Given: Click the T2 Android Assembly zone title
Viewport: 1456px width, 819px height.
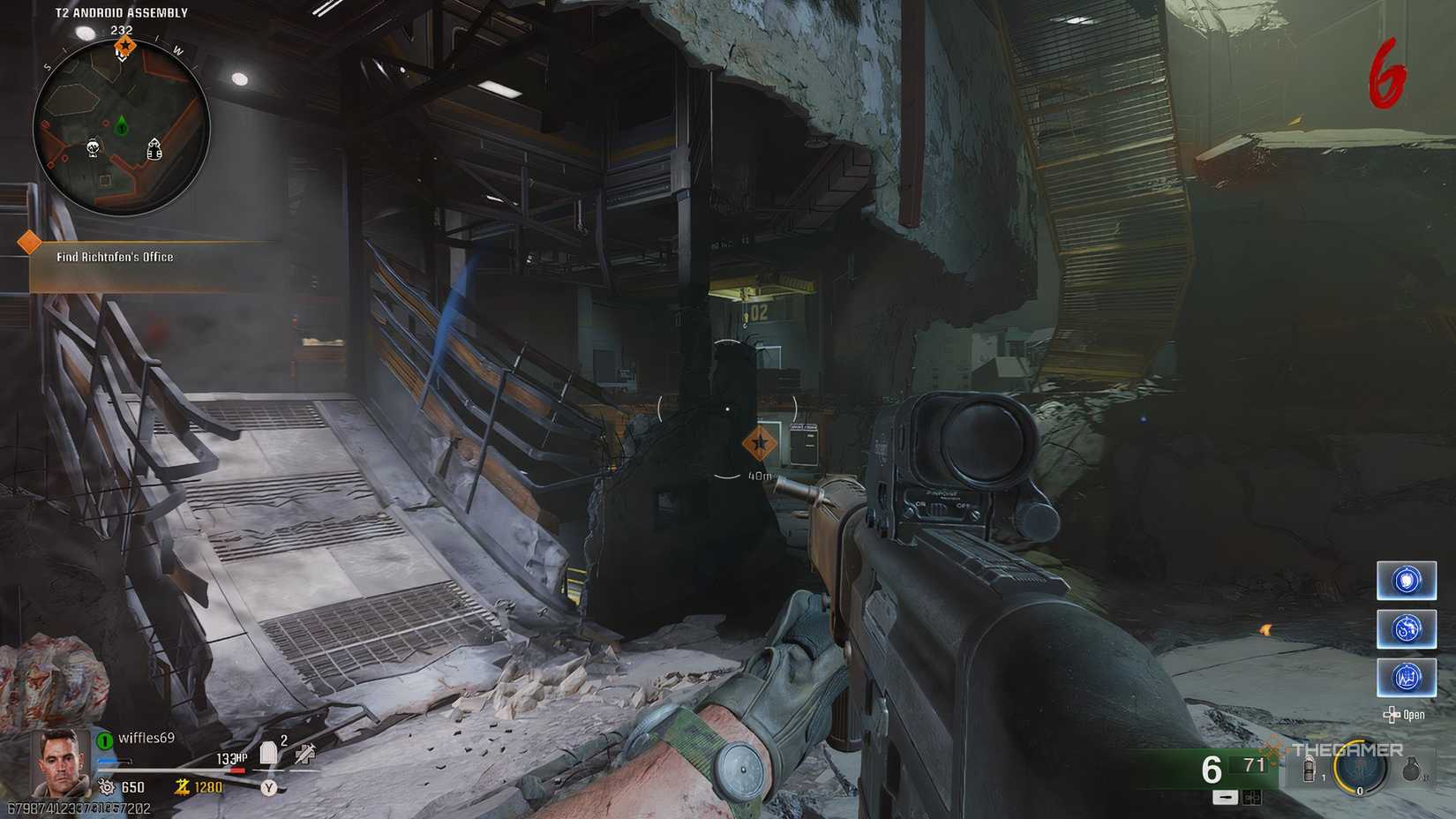Looking at the screenshot, I should pos(121,12).
